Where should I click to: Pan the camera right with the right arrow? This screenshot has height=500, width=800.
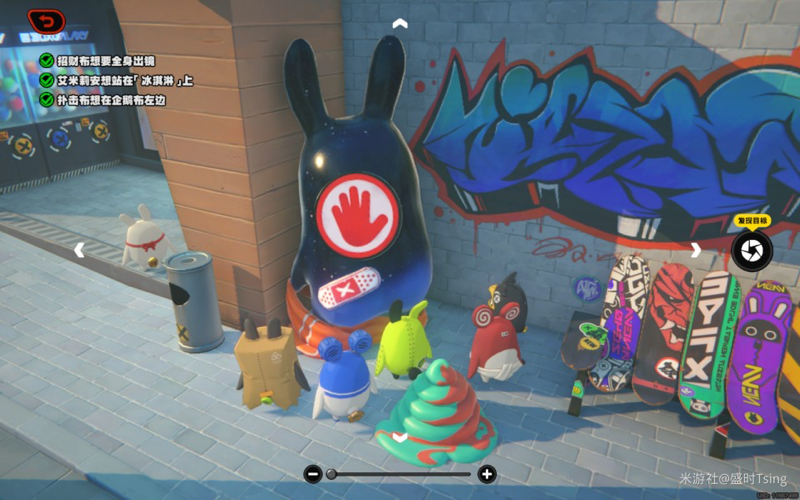pyautogui.click(x=696, y=250)
